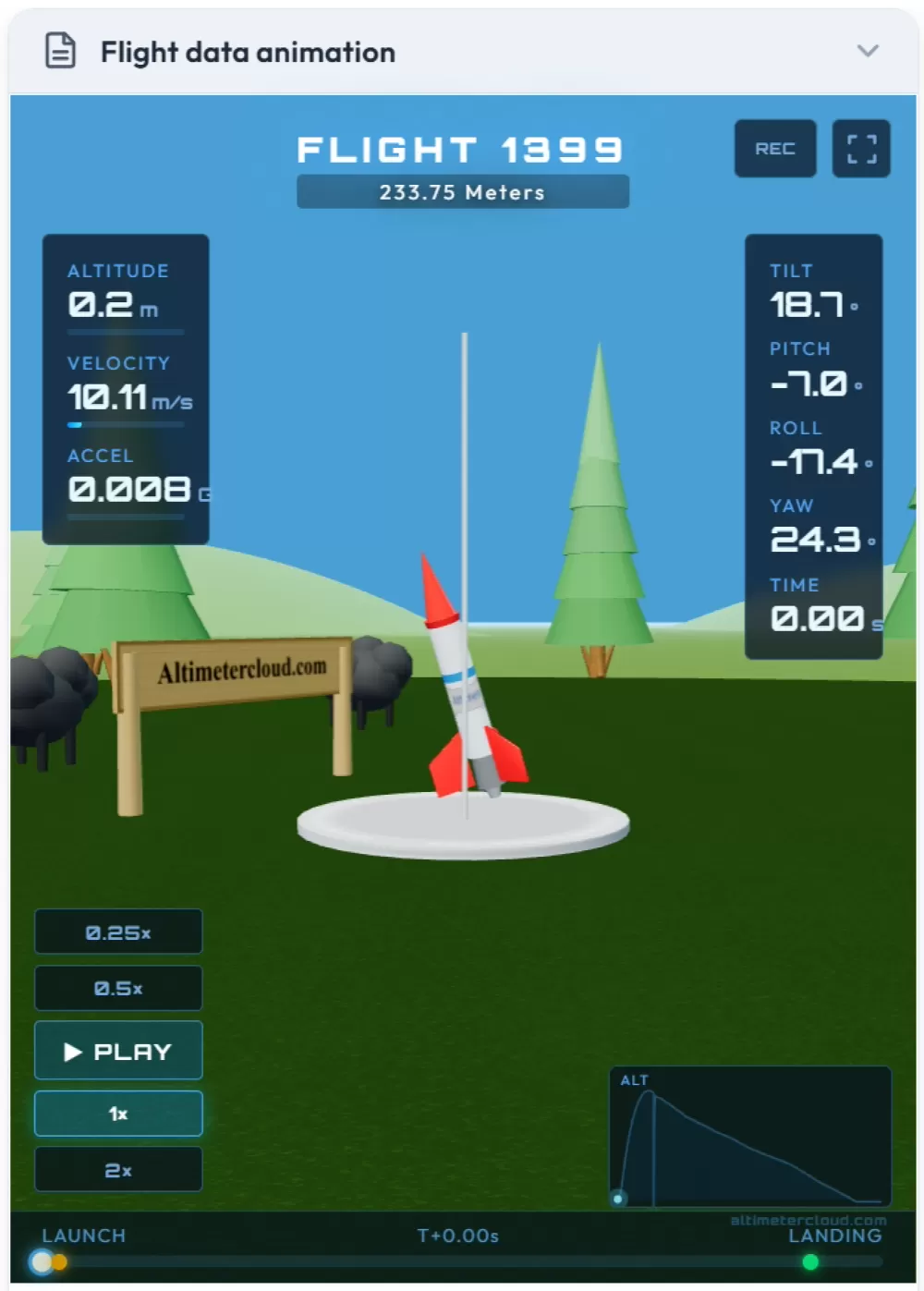Choose the 0.5x playback speed
924x1291 pixels.
[118, 988]
